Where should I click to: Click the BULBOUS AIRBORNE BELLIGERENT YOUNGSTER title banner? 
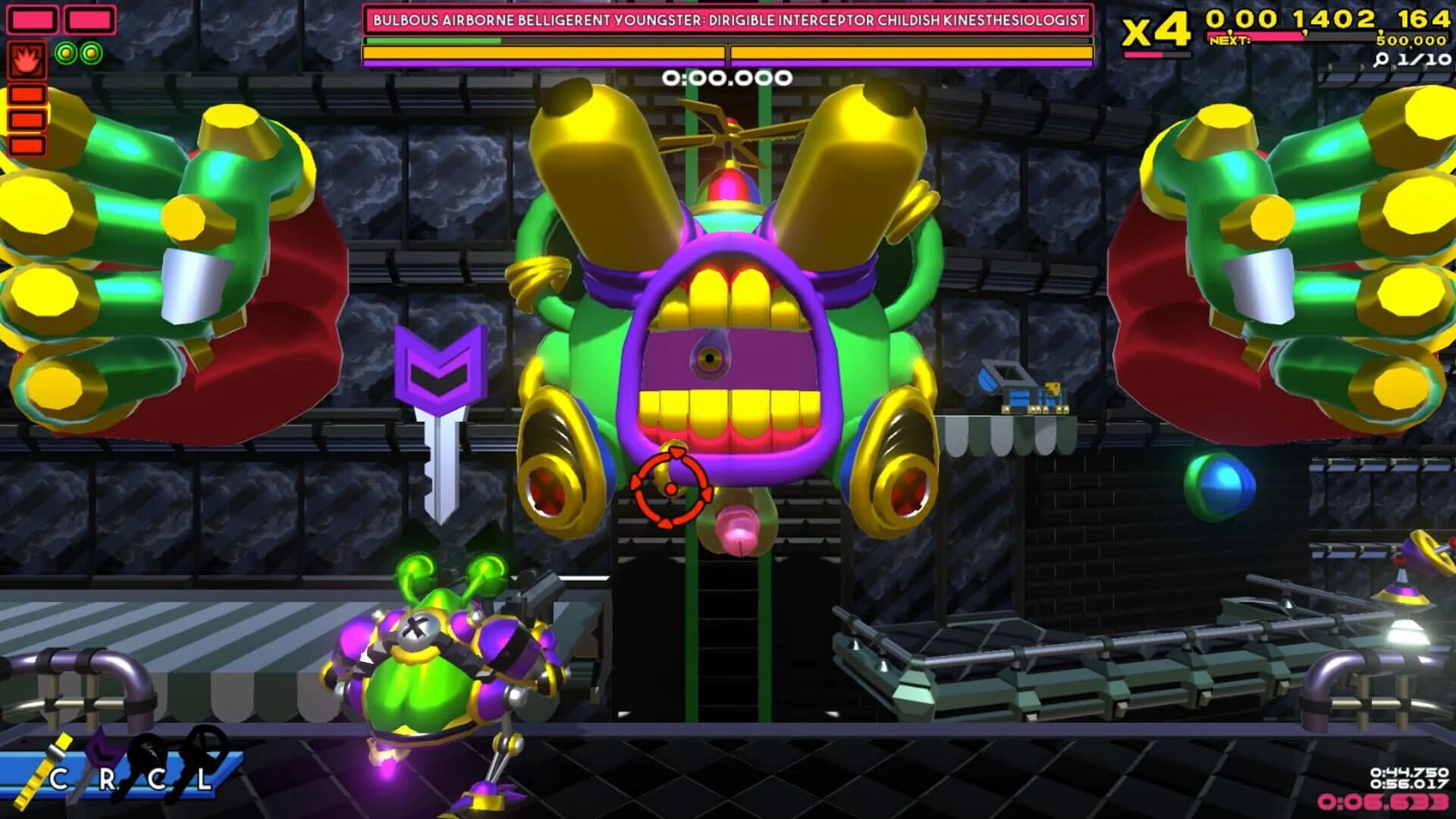[727, 19]
